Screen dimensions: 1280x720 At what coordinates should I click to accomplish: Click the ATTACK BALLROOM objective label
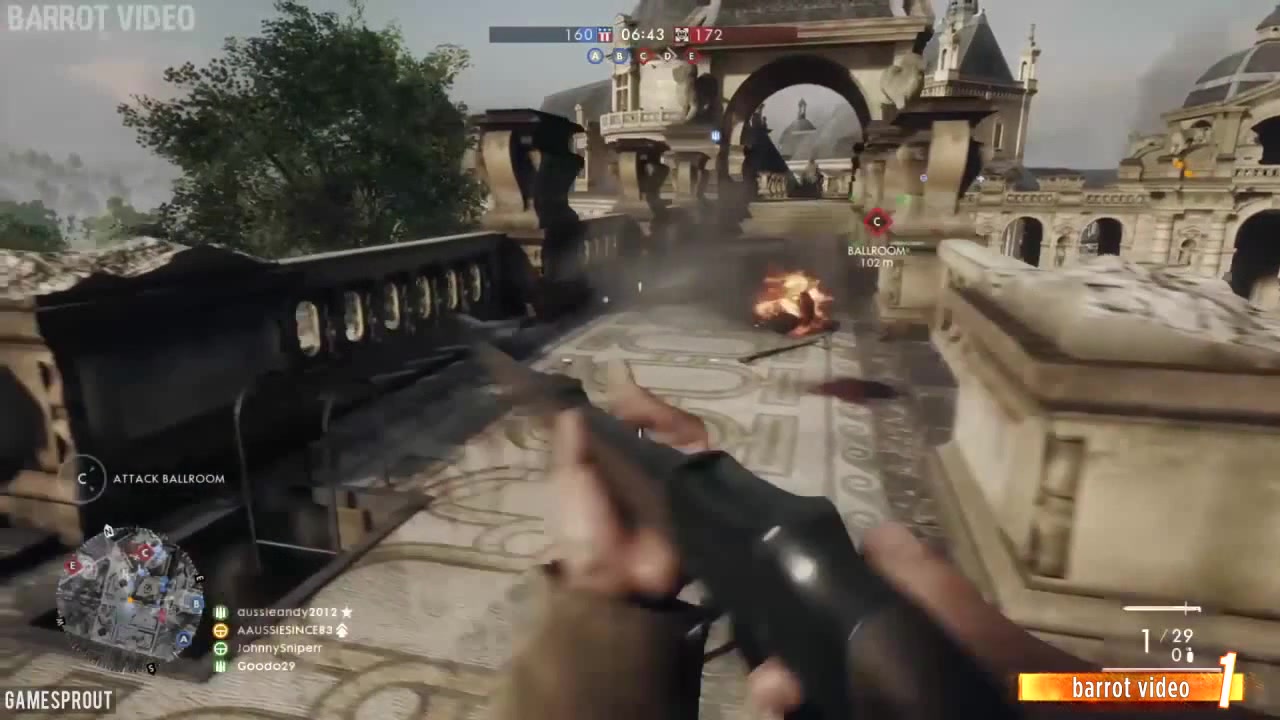click(169, 479)
